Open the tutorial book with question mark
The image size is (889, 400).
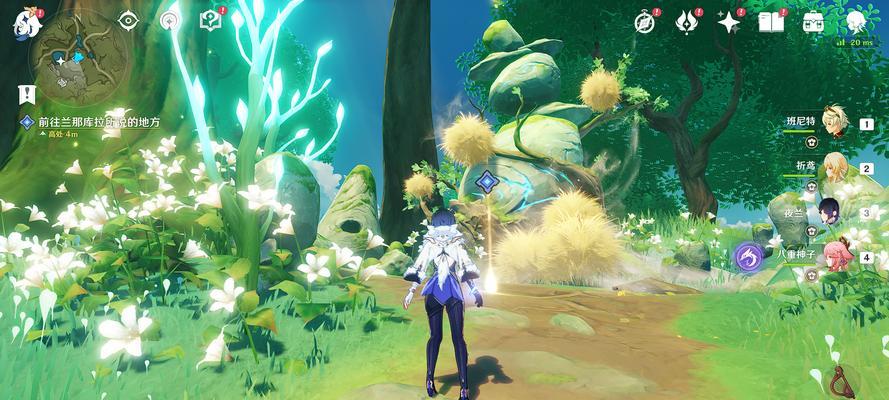210,19
